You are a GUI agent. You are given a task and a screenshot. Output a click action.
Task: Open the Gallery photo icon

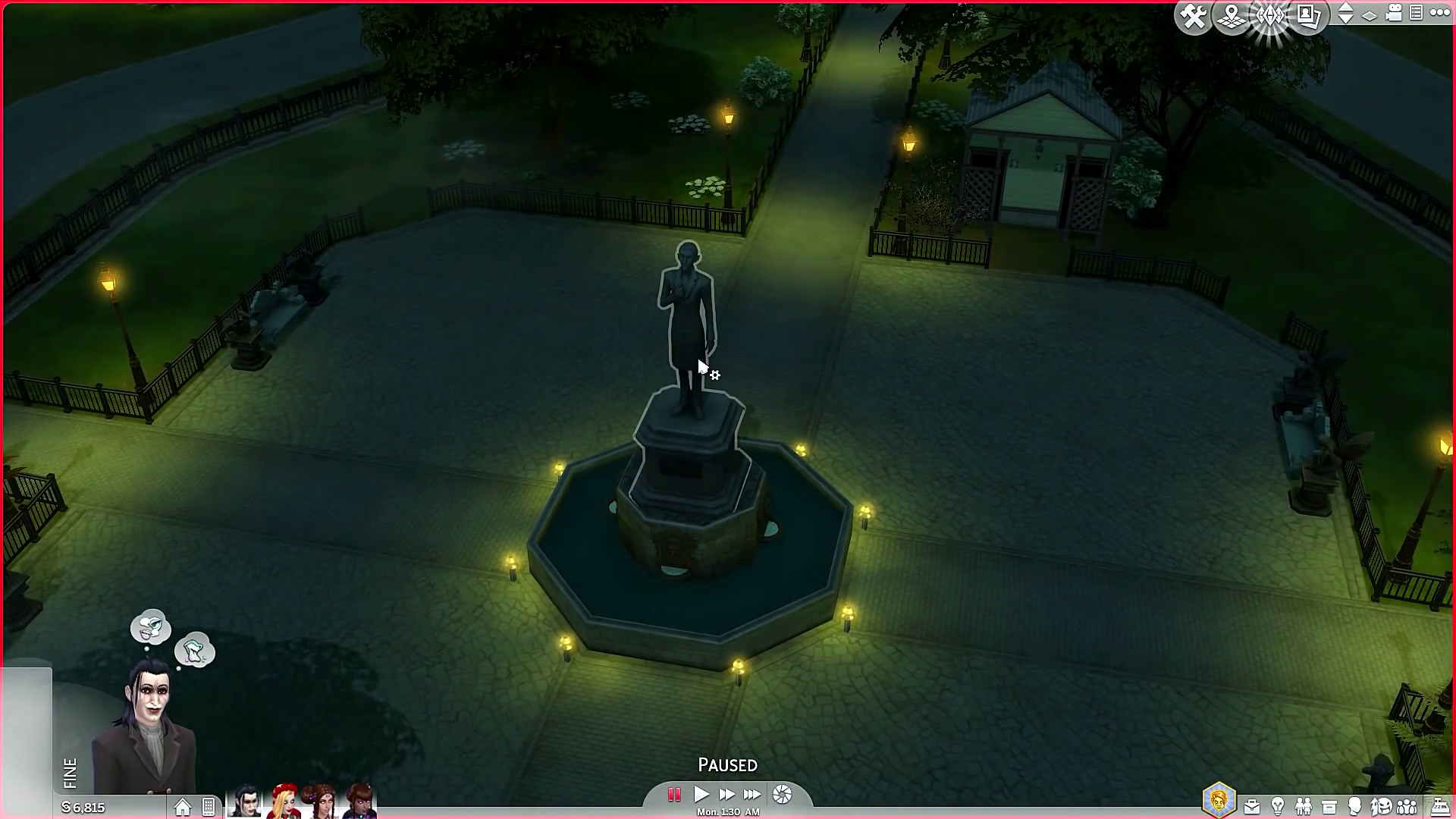click(x=1308, y=17)
